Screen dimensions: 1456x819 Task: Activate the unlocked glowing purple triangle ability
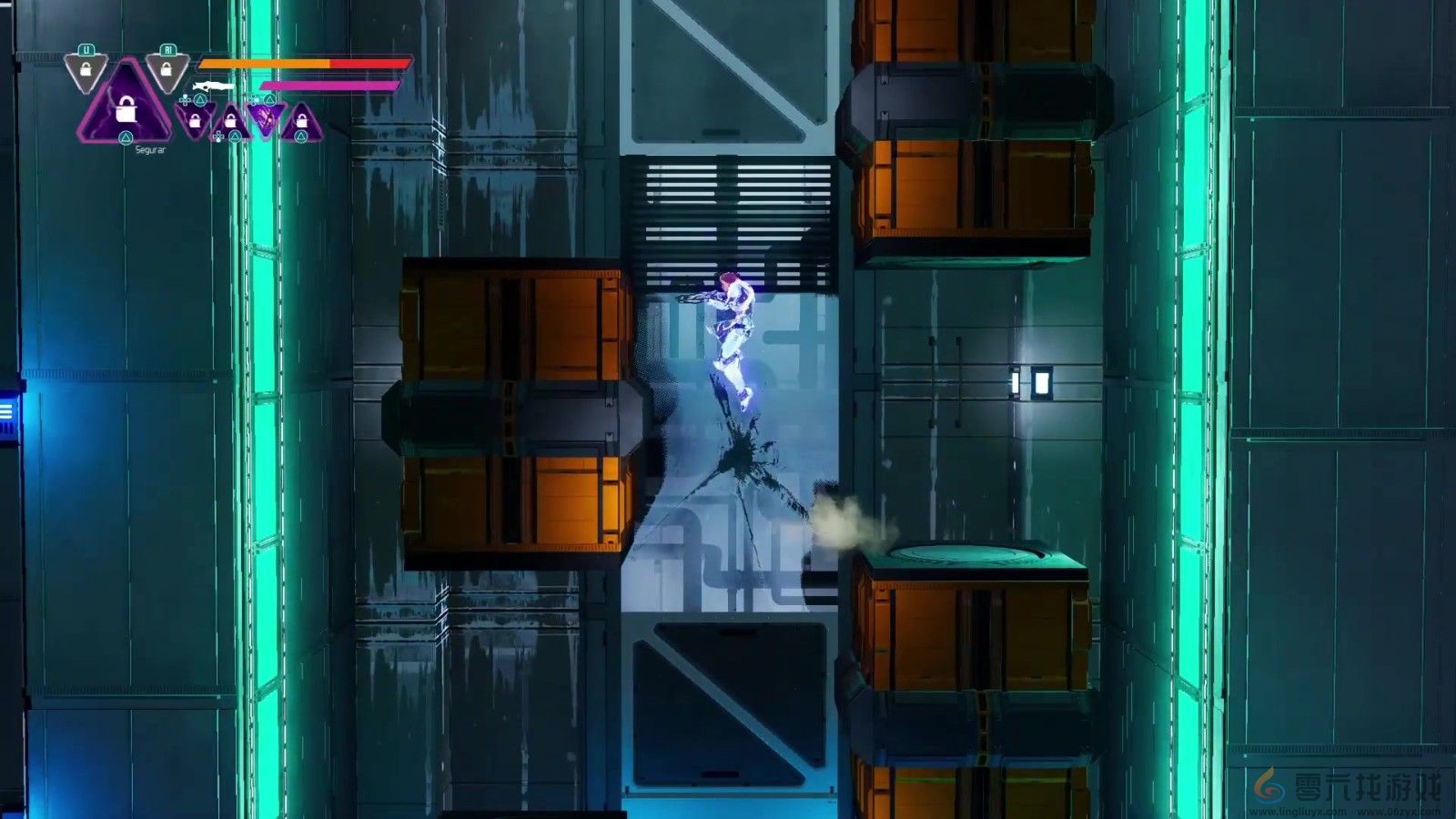coord(265,117)
